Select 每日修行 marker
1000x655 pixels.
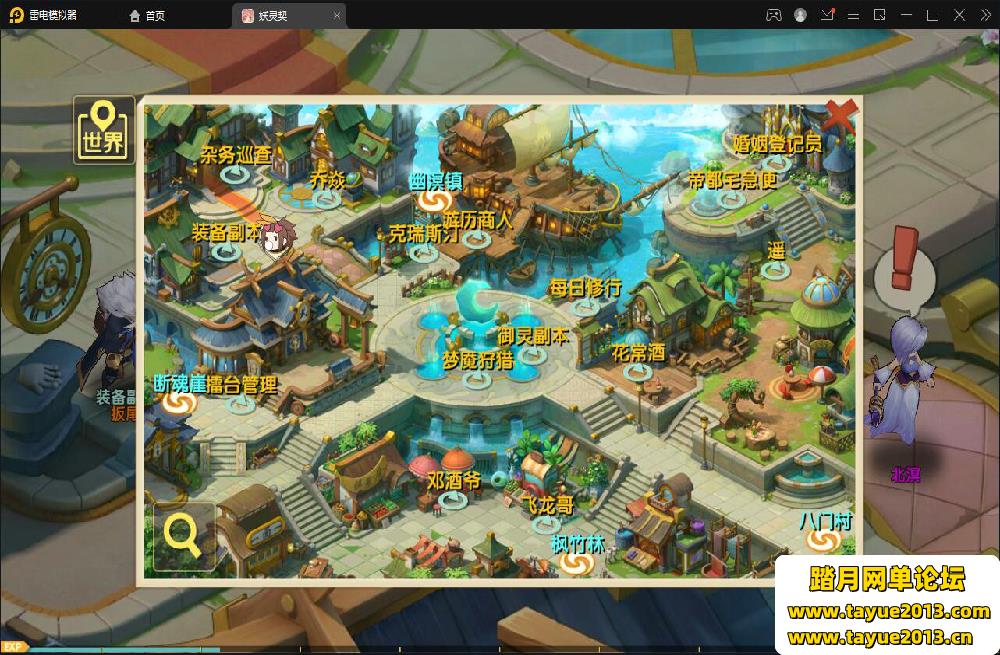[x=585, y=306]
